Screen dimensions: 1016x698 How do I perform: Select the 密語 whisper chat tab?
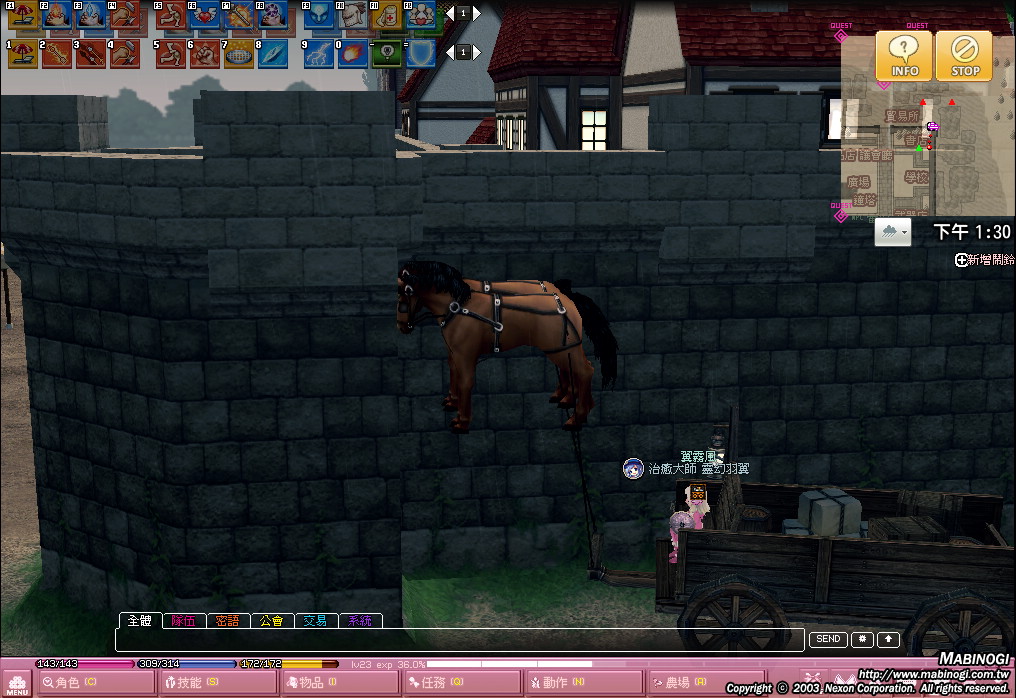pyautogui.click(x=228, y=621)
